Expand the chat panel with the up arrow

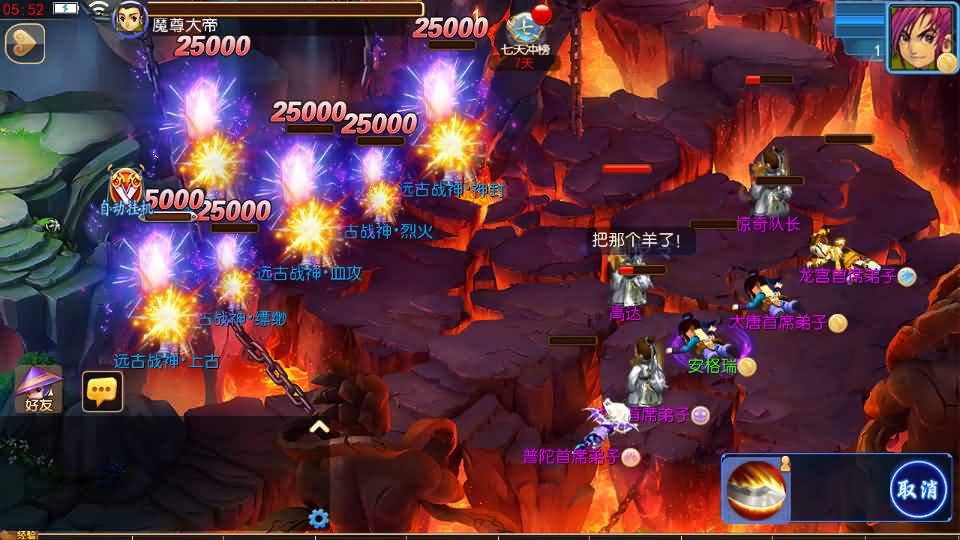(x=319, y=427)
